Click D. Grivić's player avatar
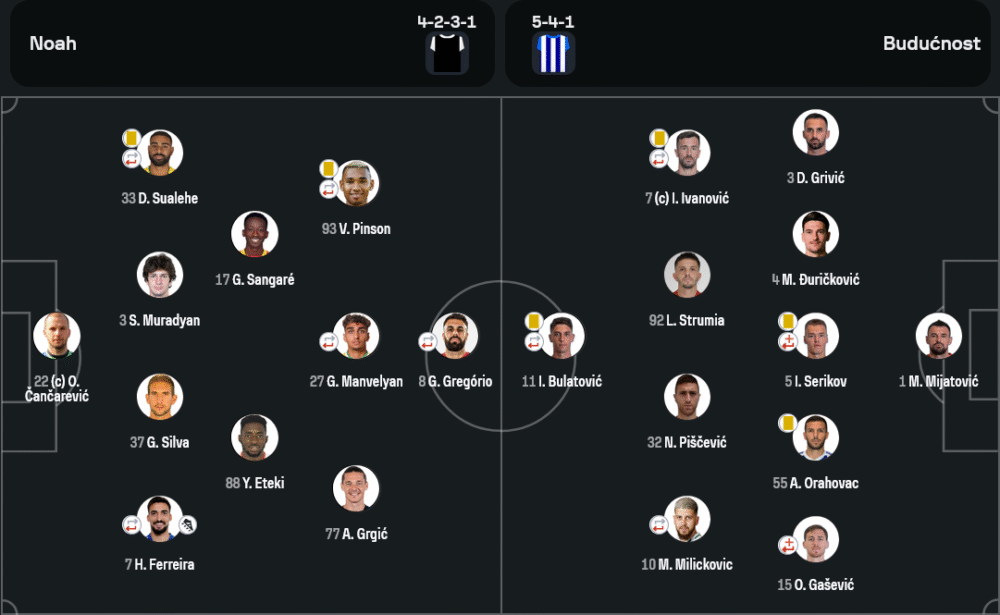This screenshot has width=1000, height=615. pyautogui.click(x=815, y=133)
